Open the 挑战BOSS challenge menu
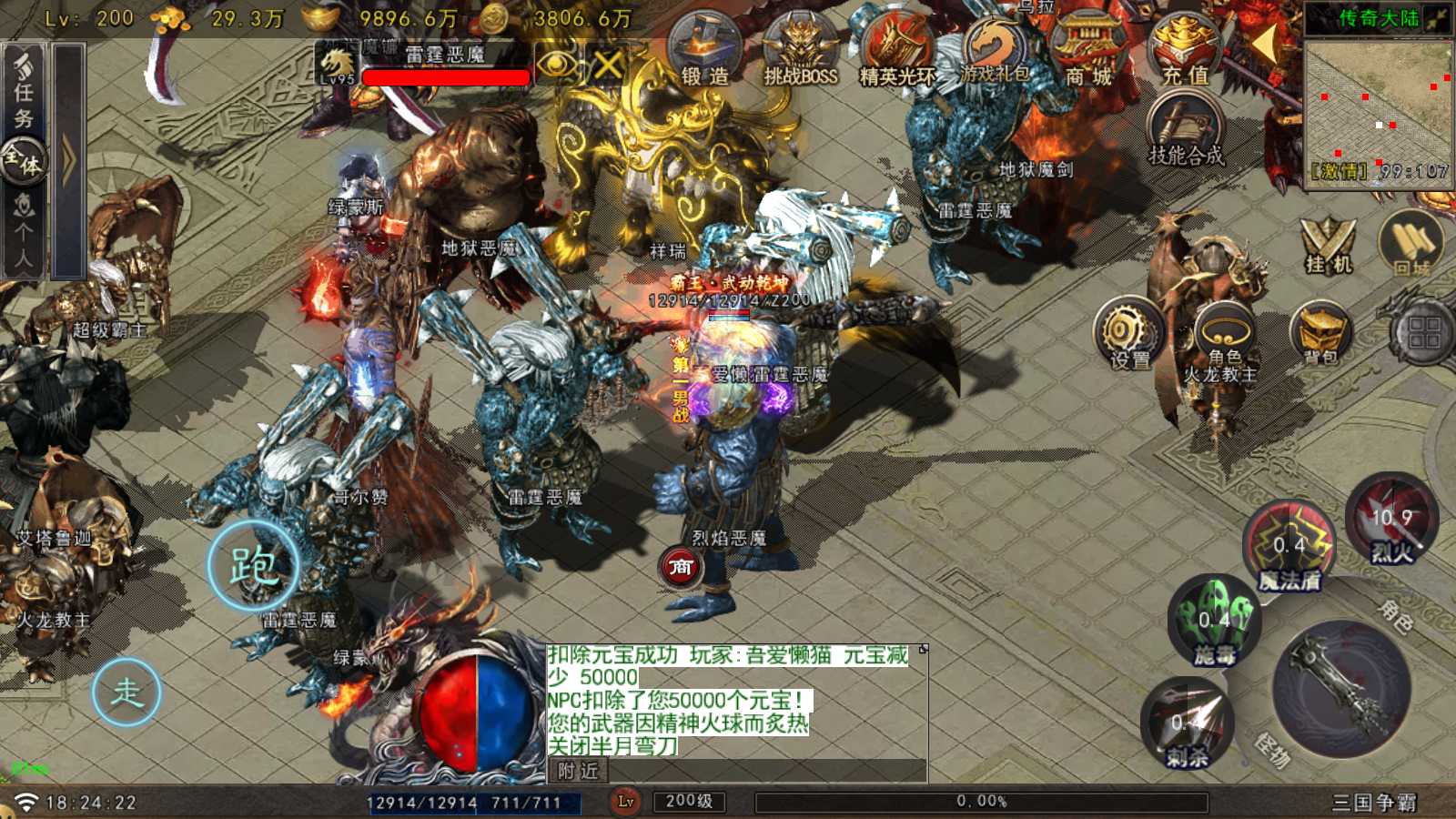 (801, 52)
